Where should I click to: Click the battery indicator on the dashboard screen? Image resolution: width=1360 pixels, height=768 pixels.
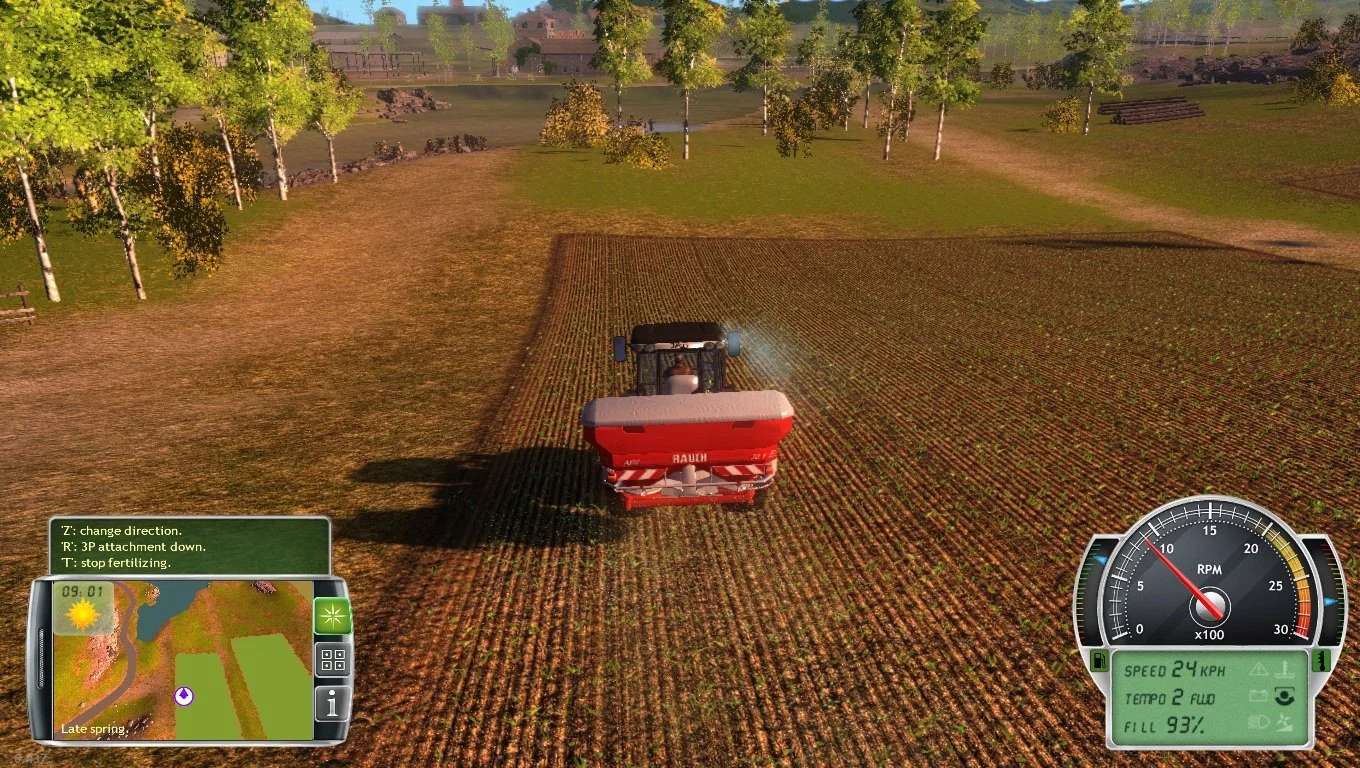click(x=1258, y=696)
